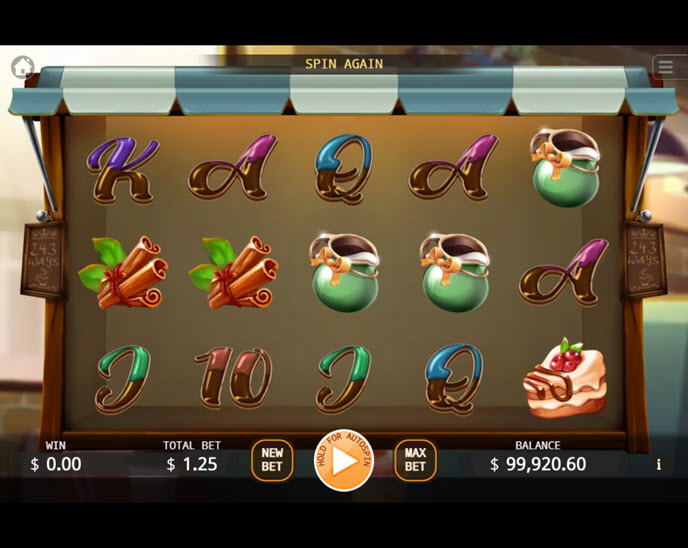Viewport: 688px width, 548px height.
Task: Start a spin with the orange play button
Action: 343,461
